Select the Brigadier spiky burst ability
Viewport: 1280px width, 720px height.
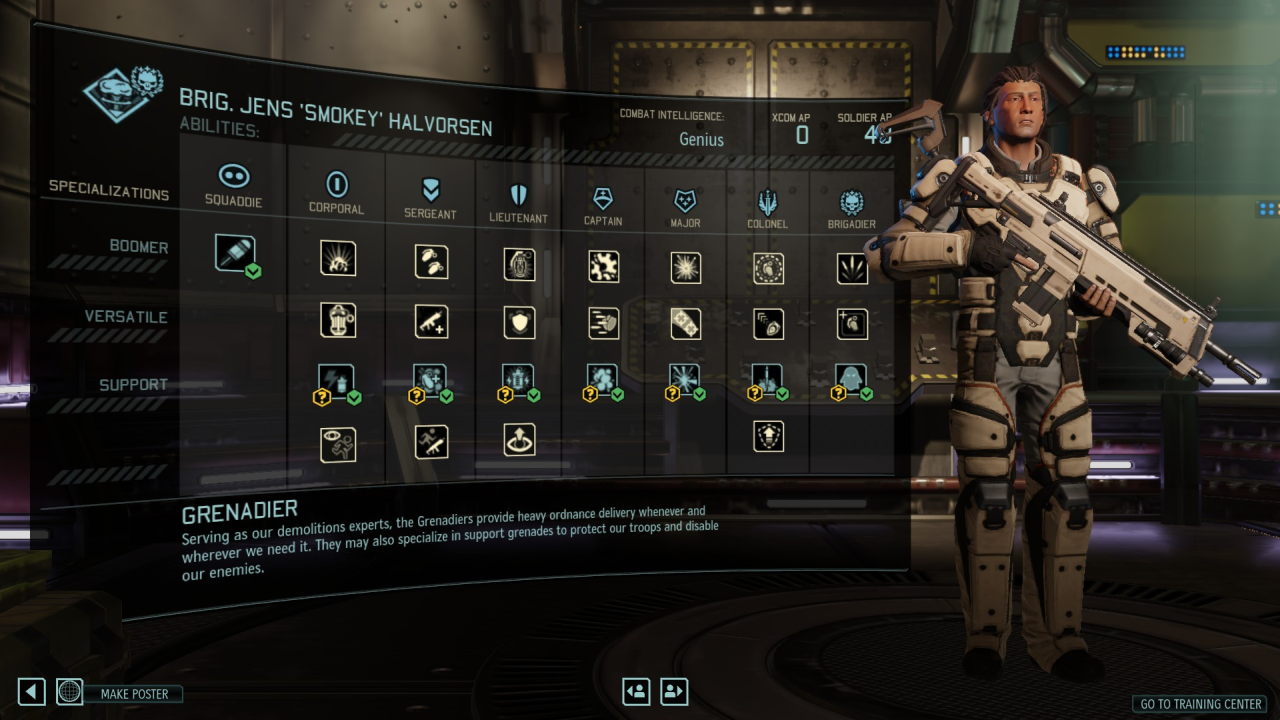[x=852, y=268]
